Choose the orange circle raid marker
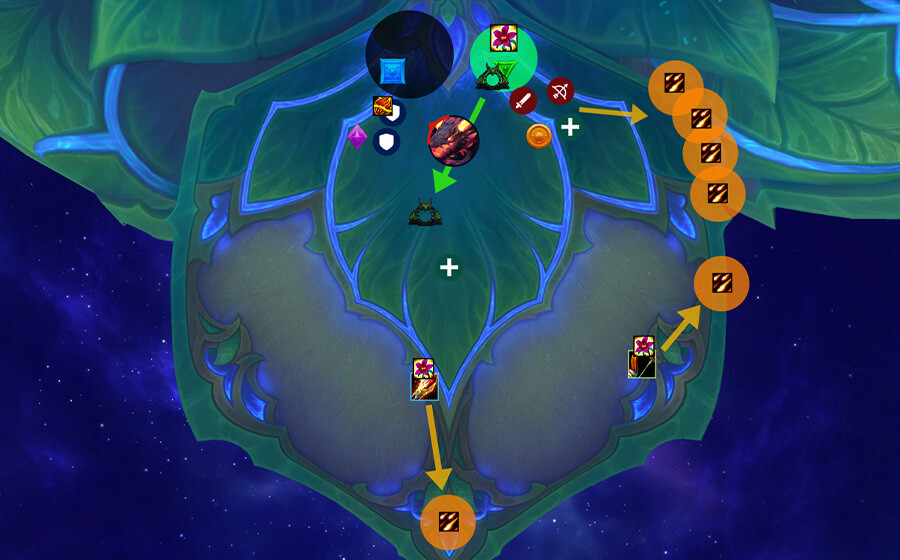 pyautogui.click(x=539, y=137)
